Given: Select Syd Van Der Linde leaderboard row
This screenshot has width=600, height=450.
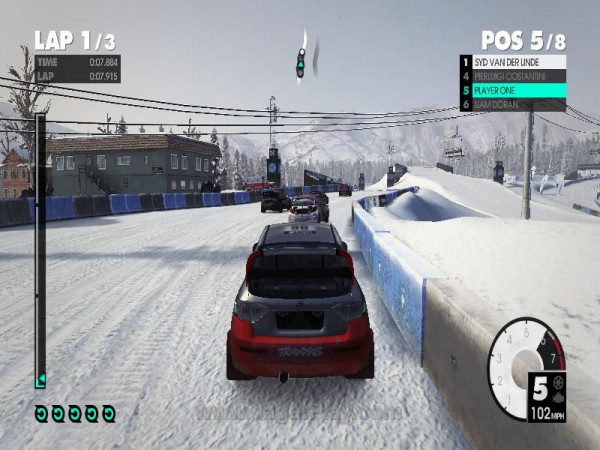Looking at the screenshot, I should pos(514,62).
